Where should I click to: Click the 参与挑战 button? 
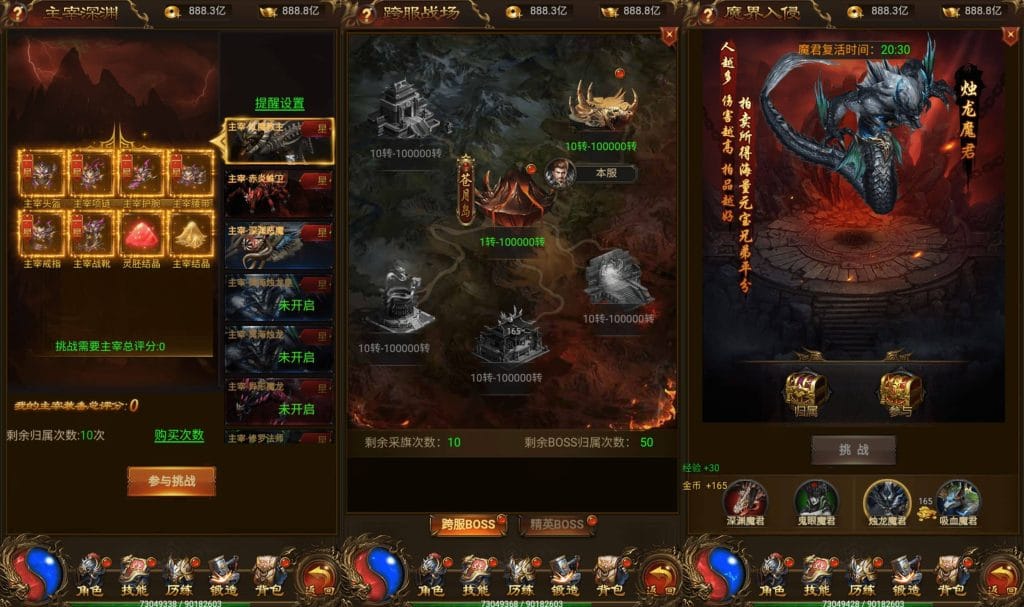(171, 480)
